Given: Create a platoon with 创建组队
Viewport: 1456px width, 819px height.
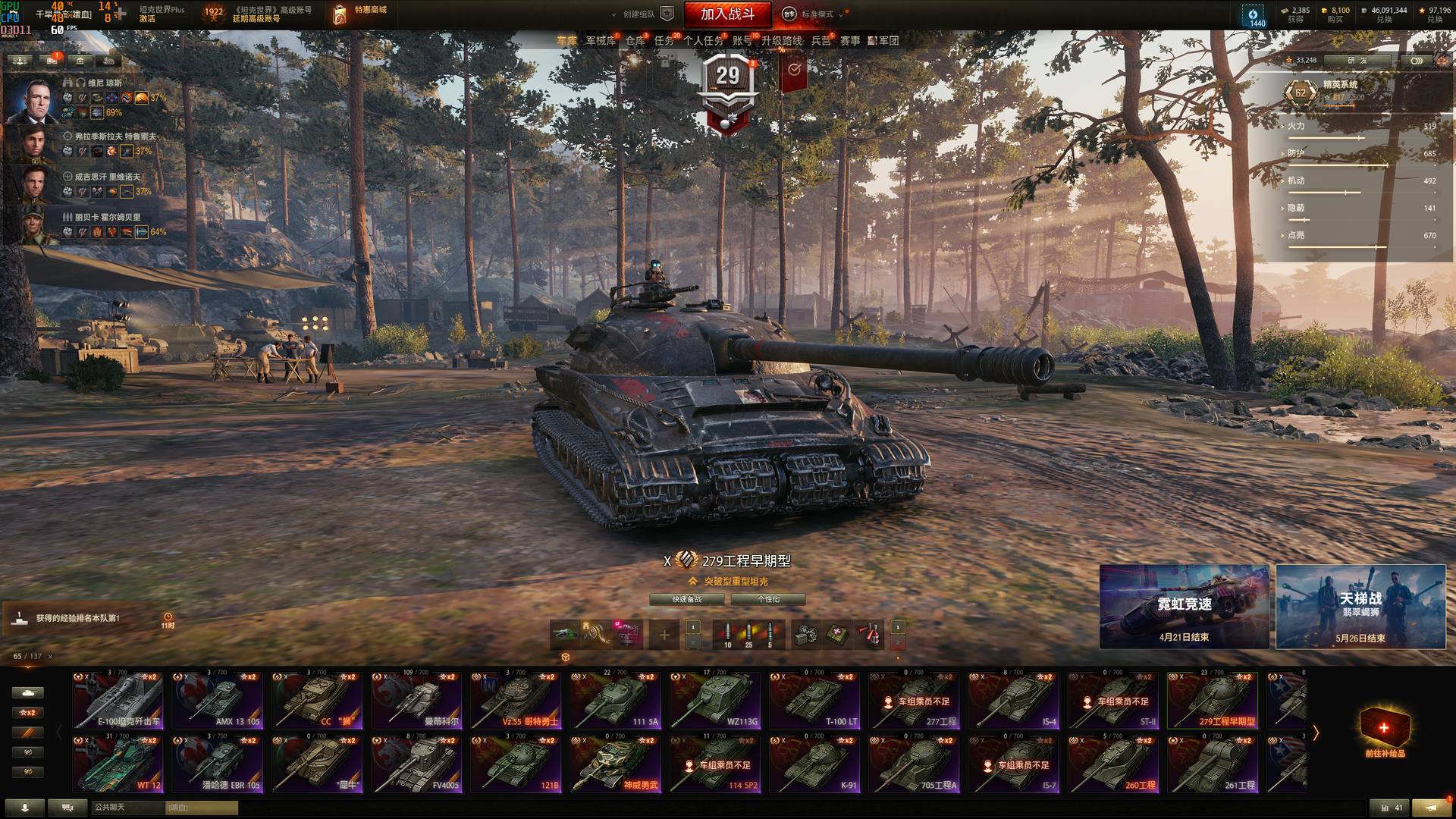Looking at the screenshot, I should tap(639, 14).
